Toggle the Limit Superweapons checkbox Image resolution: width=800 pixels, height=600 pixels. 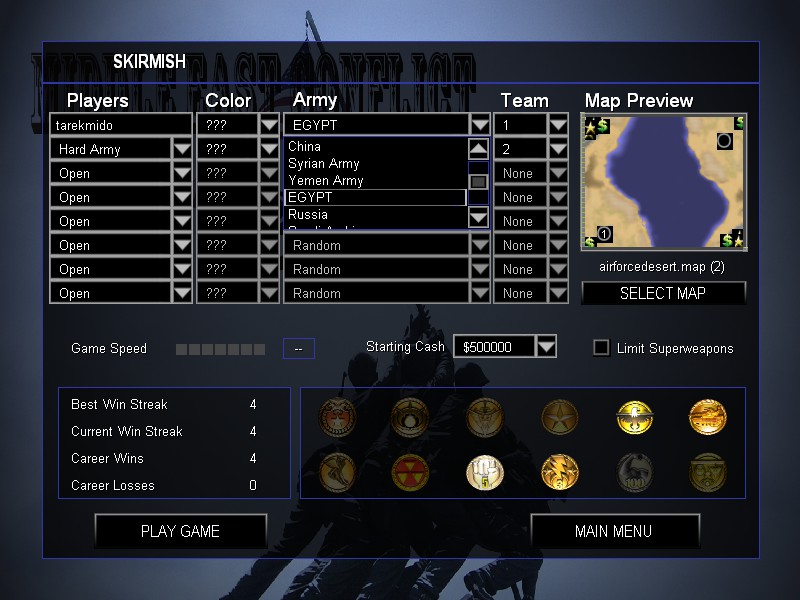pos(601,348)
